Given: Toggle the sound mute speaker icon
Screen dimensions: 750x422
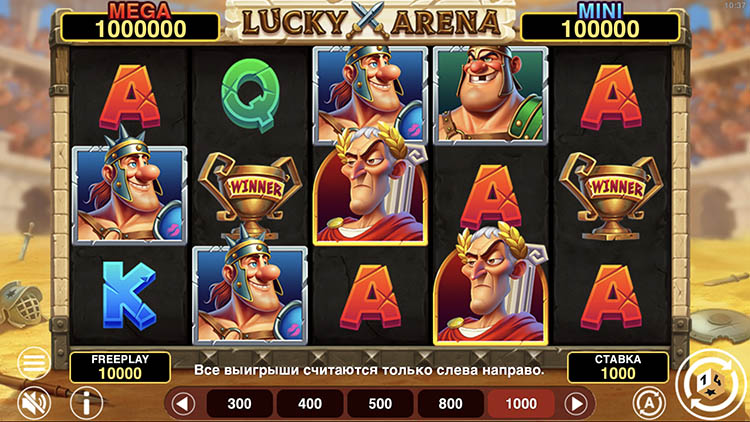Looking at the screenshot, I should point(33,402).
